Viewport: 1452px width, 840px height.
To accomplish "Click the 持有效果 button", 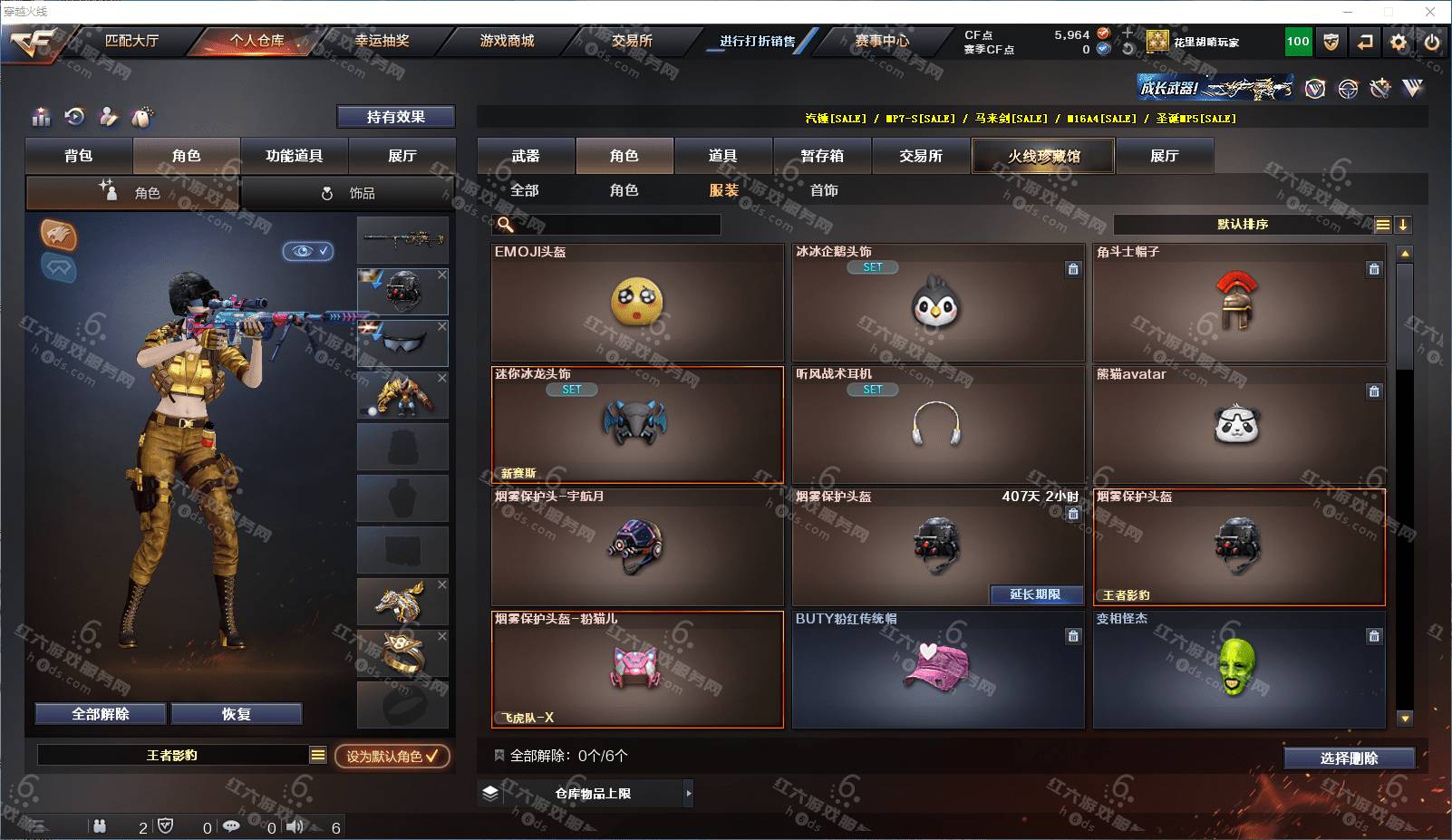I will click(x=395, y=117).
